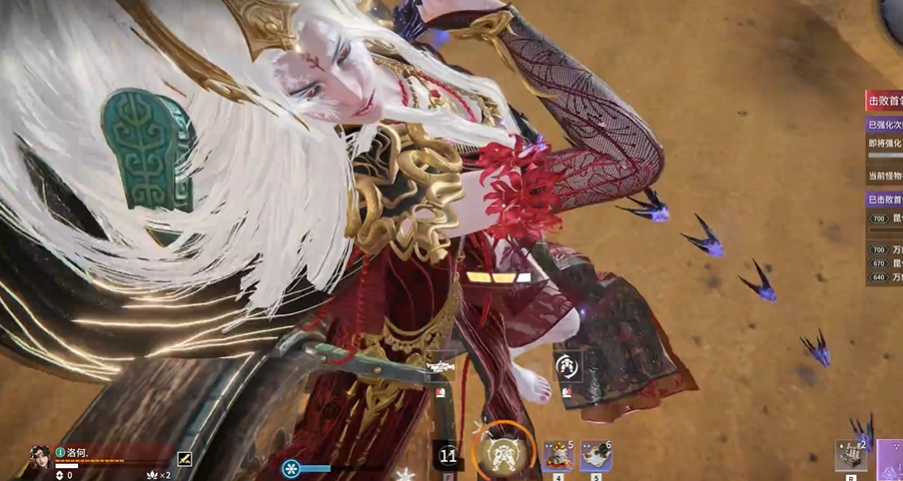Use the x2 item slot at bottom right
This screenshot has height=481, width=903.
851,455
